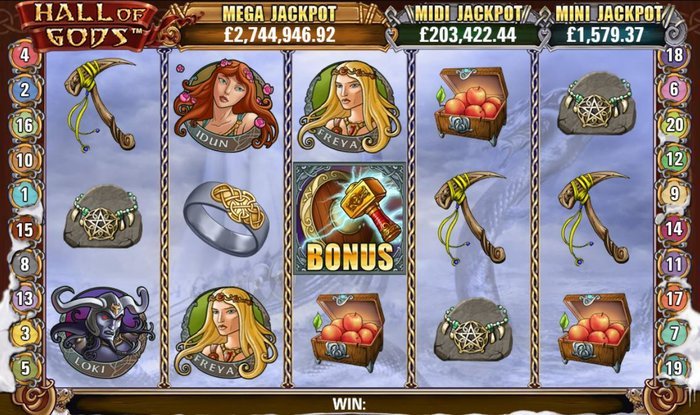This screenshot has height=415, width=700.
Task: Choose the payline 10 marker
Action: (x=24, y=159)
